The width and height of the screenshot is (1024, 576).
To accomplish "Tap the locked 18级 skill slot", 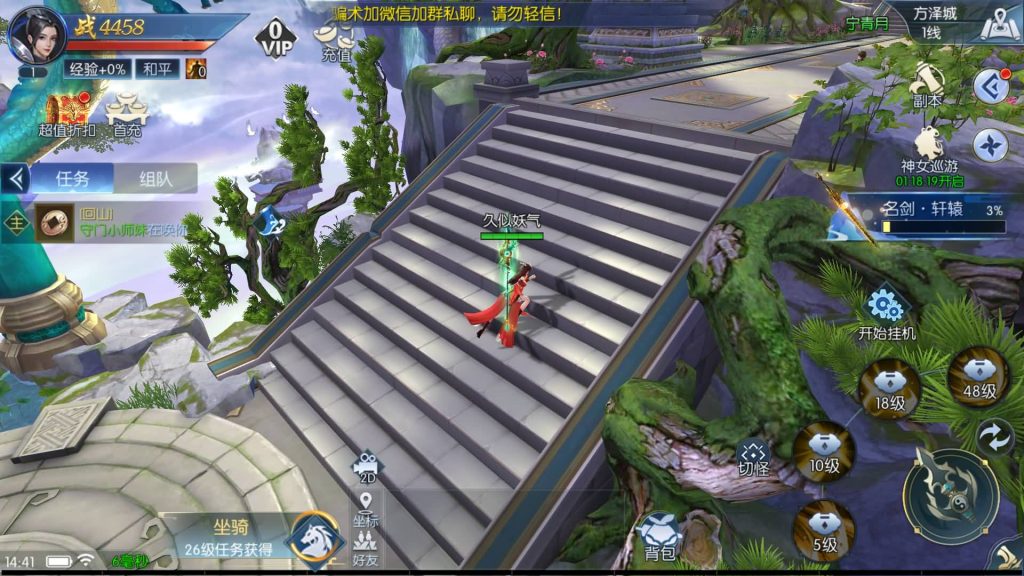I will (889, 389).
